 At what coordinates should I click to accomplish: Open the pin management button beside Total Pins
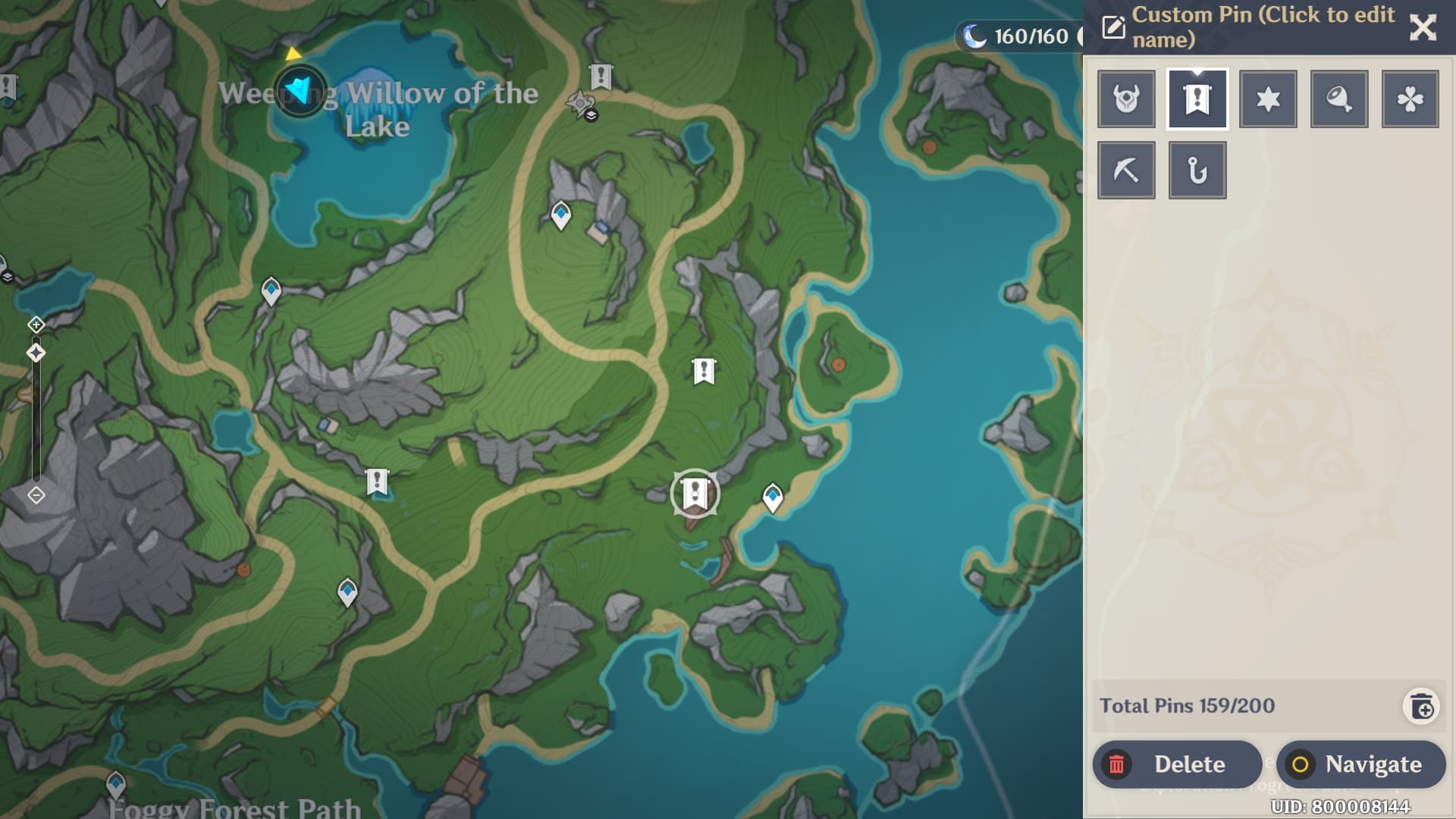pyautogui.click(x=1422, y=707)
